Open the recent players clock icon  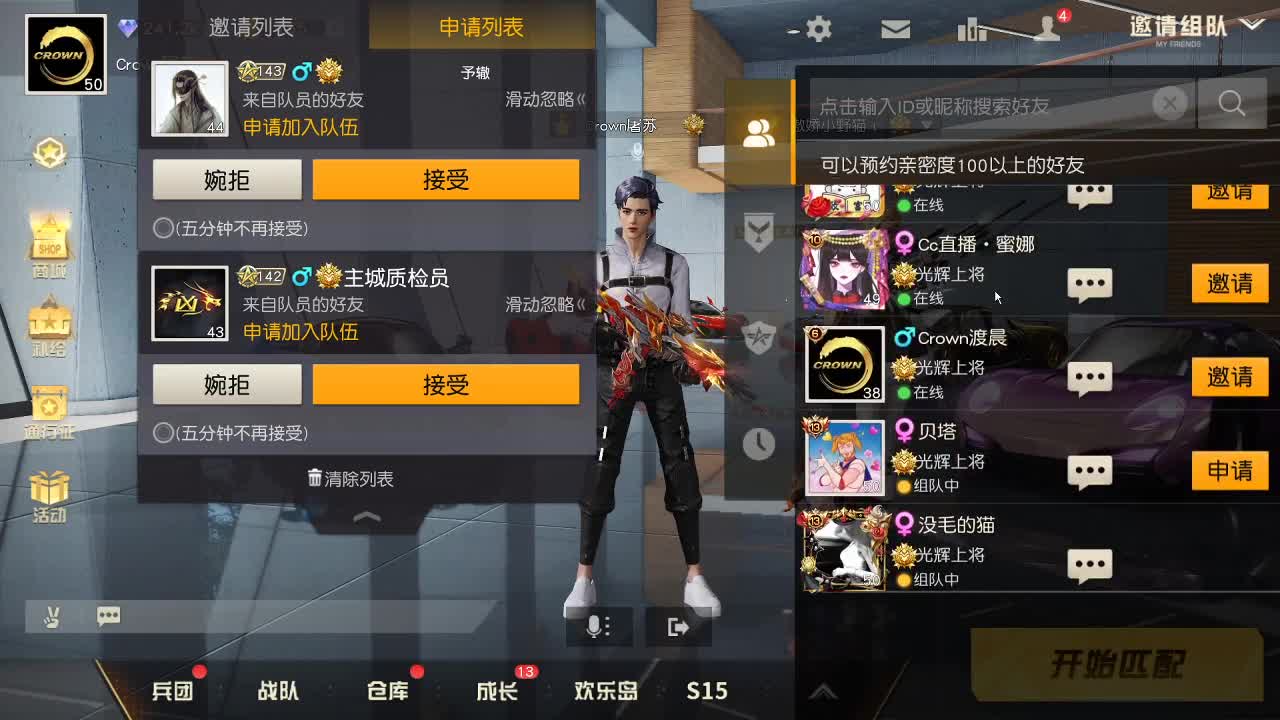pos(758,444)
